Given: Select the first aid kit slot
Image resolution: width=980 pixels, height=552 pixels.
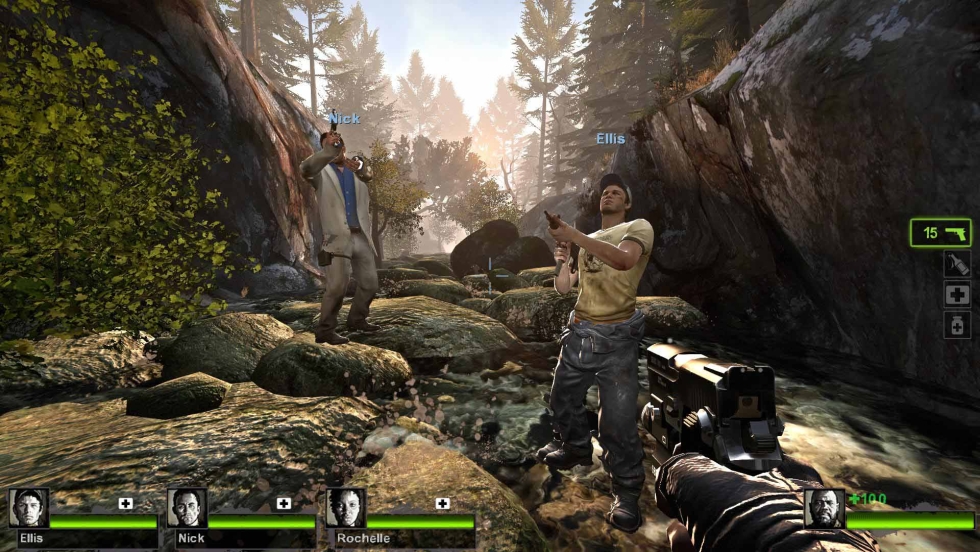Looking at the screenshot, I should pyautogui.click(x=957, y=294).
